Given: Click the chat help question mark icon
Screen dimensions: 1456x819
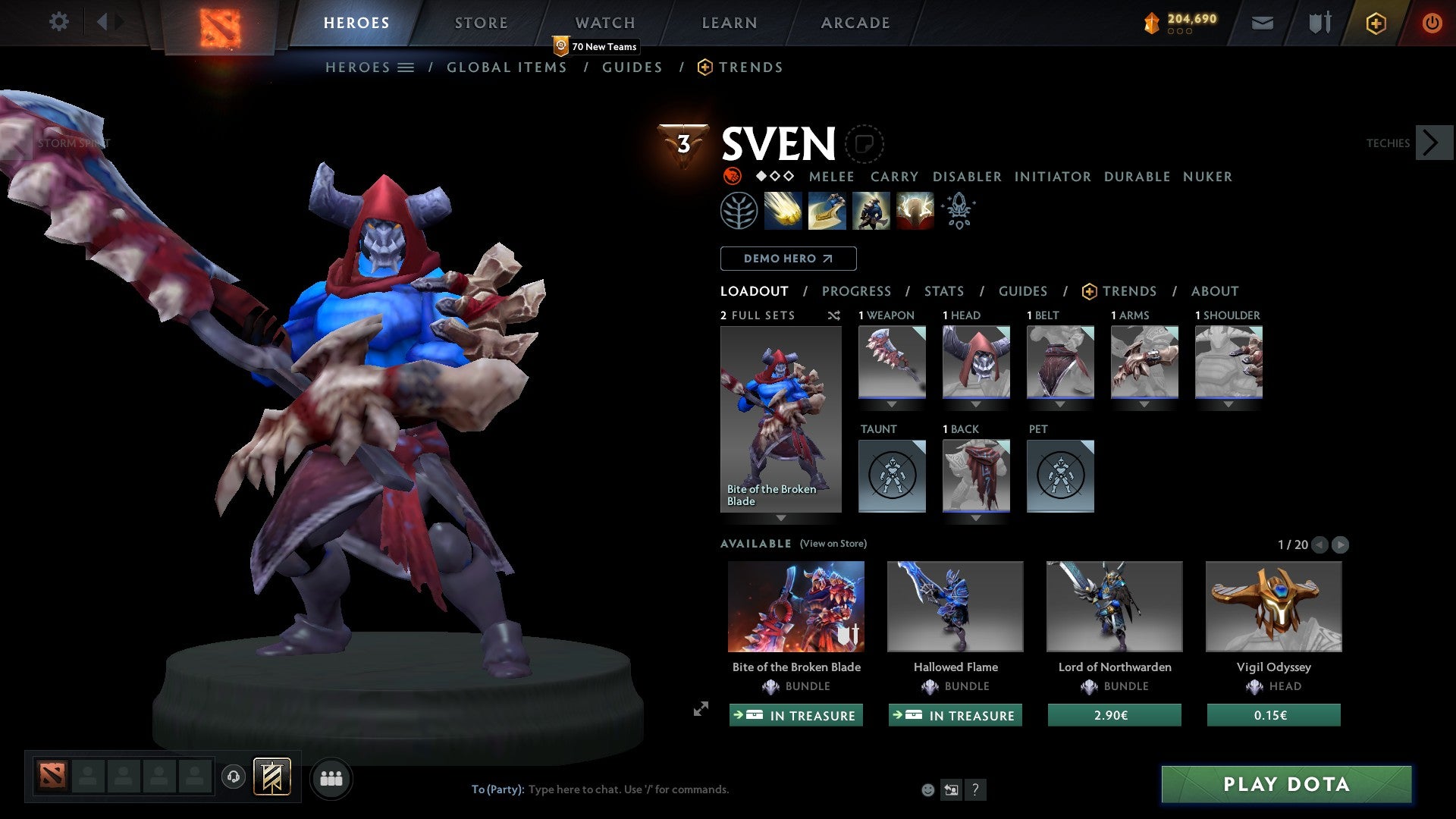Looking at the screenshot, I should [x=975, y=789].
